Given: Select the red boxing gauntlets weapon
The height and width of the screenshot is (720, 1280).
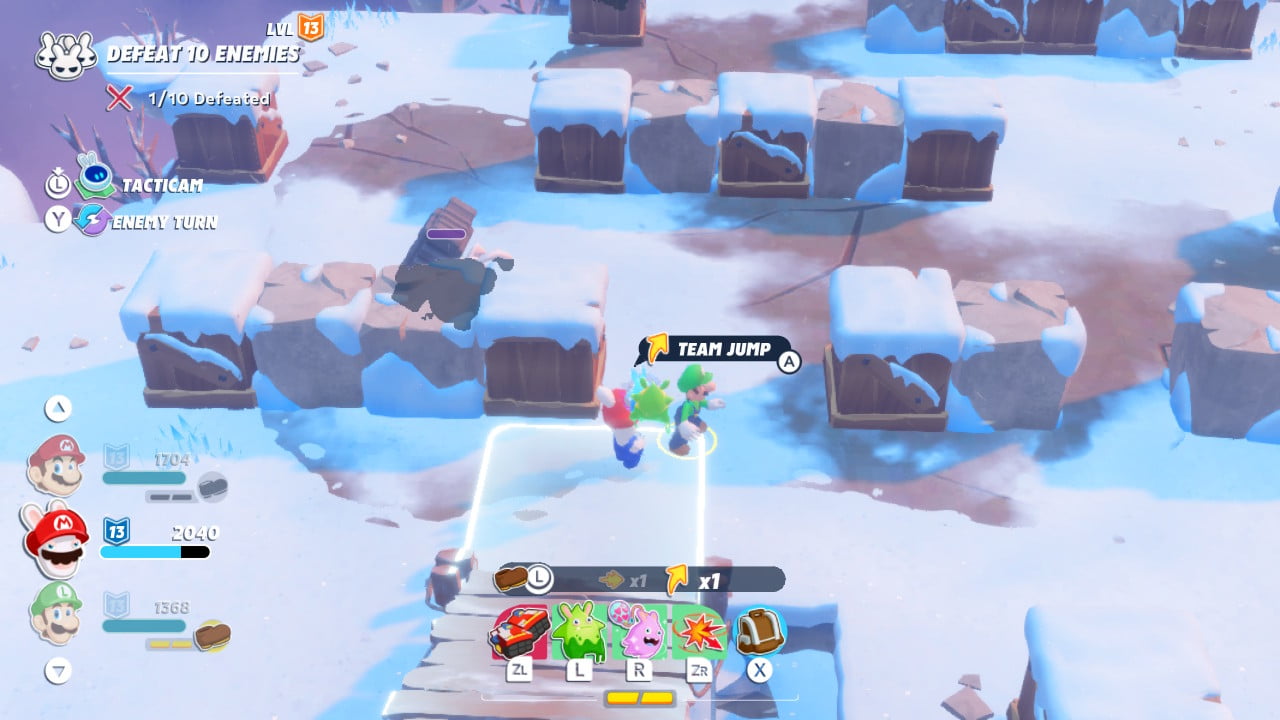Looking at the screenshot, I should pos(519,632).
